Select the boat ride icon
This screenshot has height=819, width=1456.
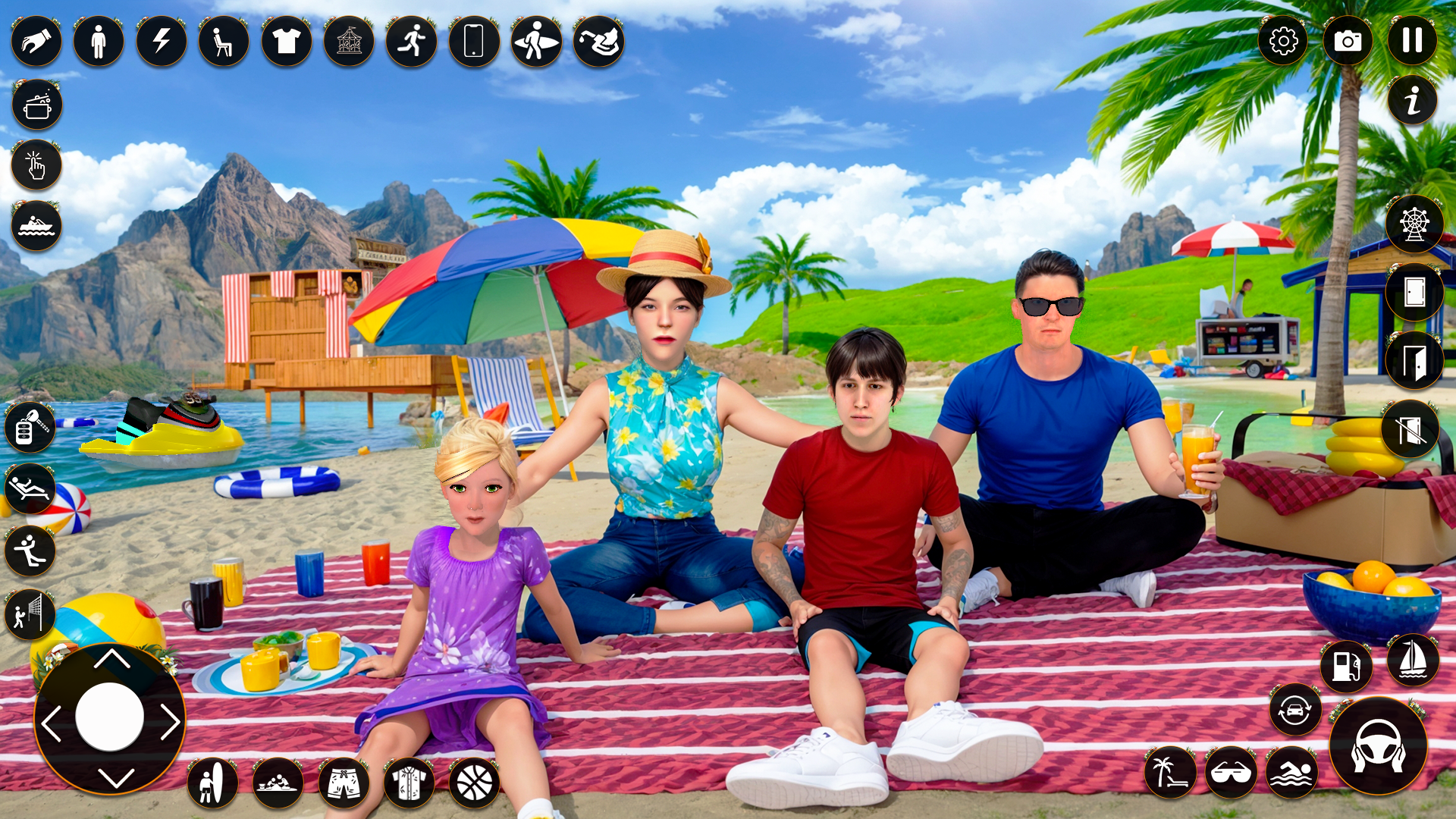[36, 226]
